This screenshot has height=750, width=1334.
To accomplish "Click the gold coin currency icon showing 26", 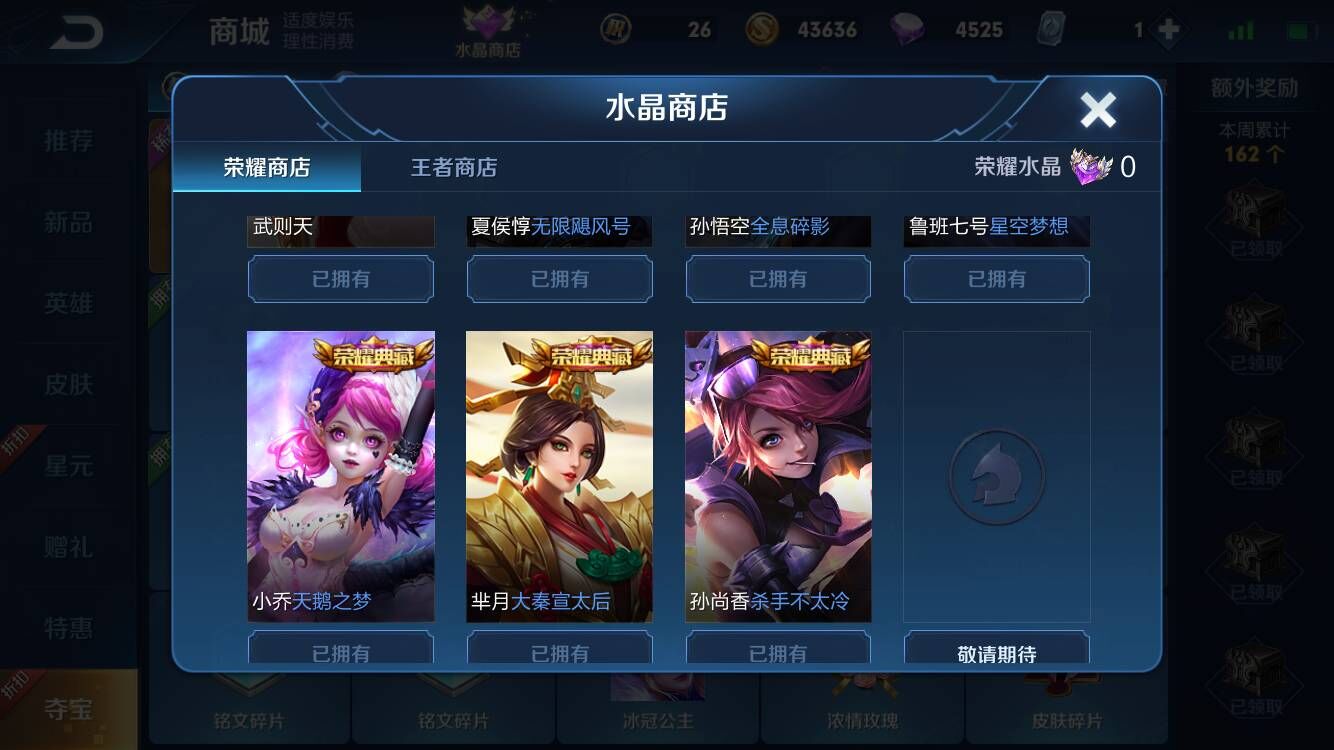I will (617, 29).
